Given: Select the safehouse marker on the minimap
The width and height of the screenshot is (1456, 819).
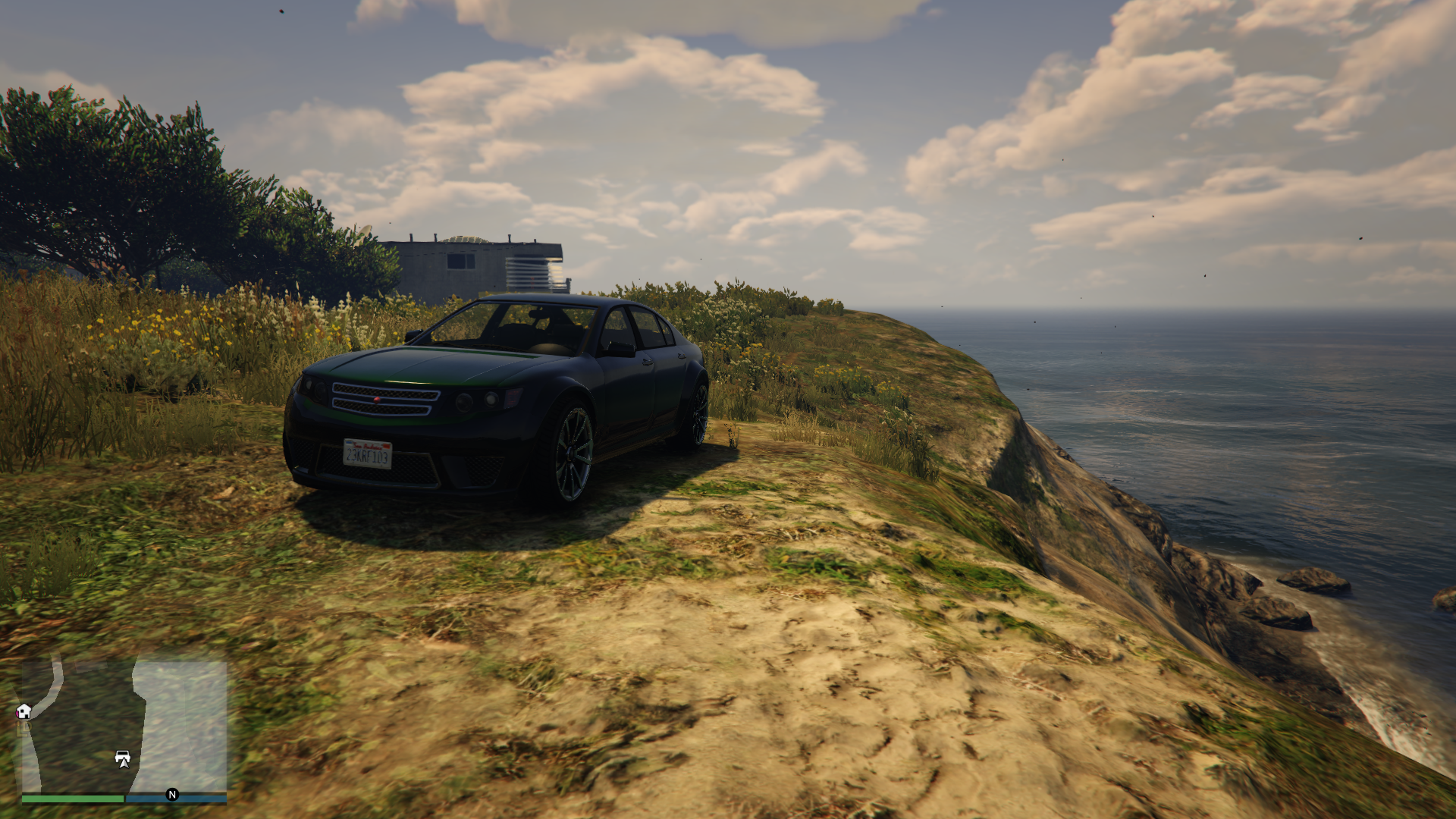Looking at the screenshot, I should click(24, 711).
